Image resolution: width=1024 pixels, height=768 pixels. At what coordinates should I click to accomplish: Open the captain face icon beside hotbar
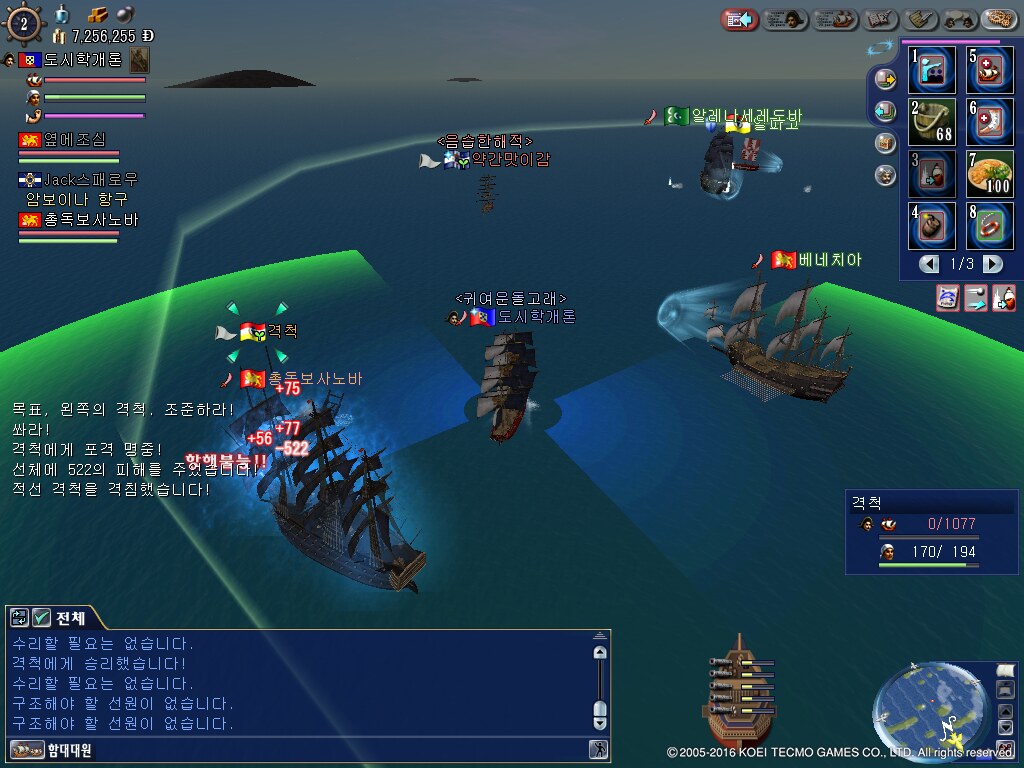[885, 176]
